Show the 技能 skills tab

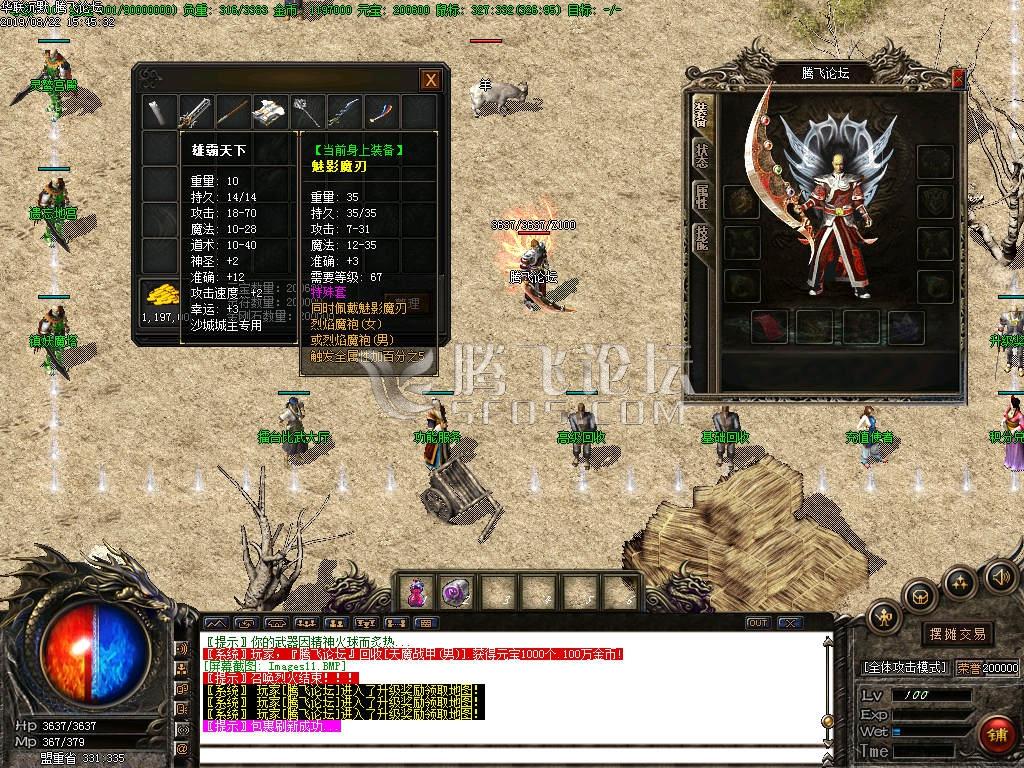(702, 236)
